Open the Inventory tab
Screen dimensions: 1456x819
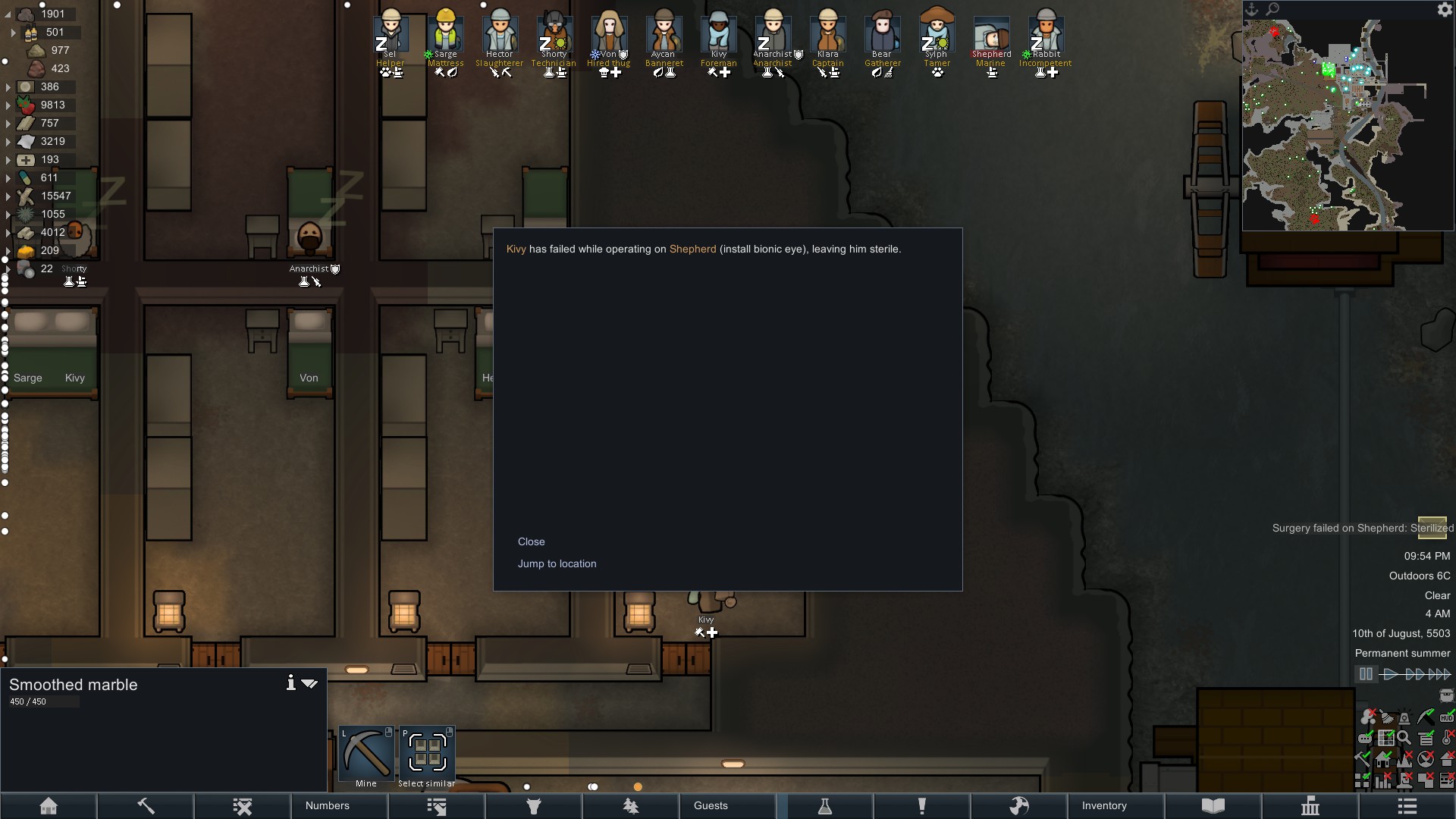coord(1104,805)
